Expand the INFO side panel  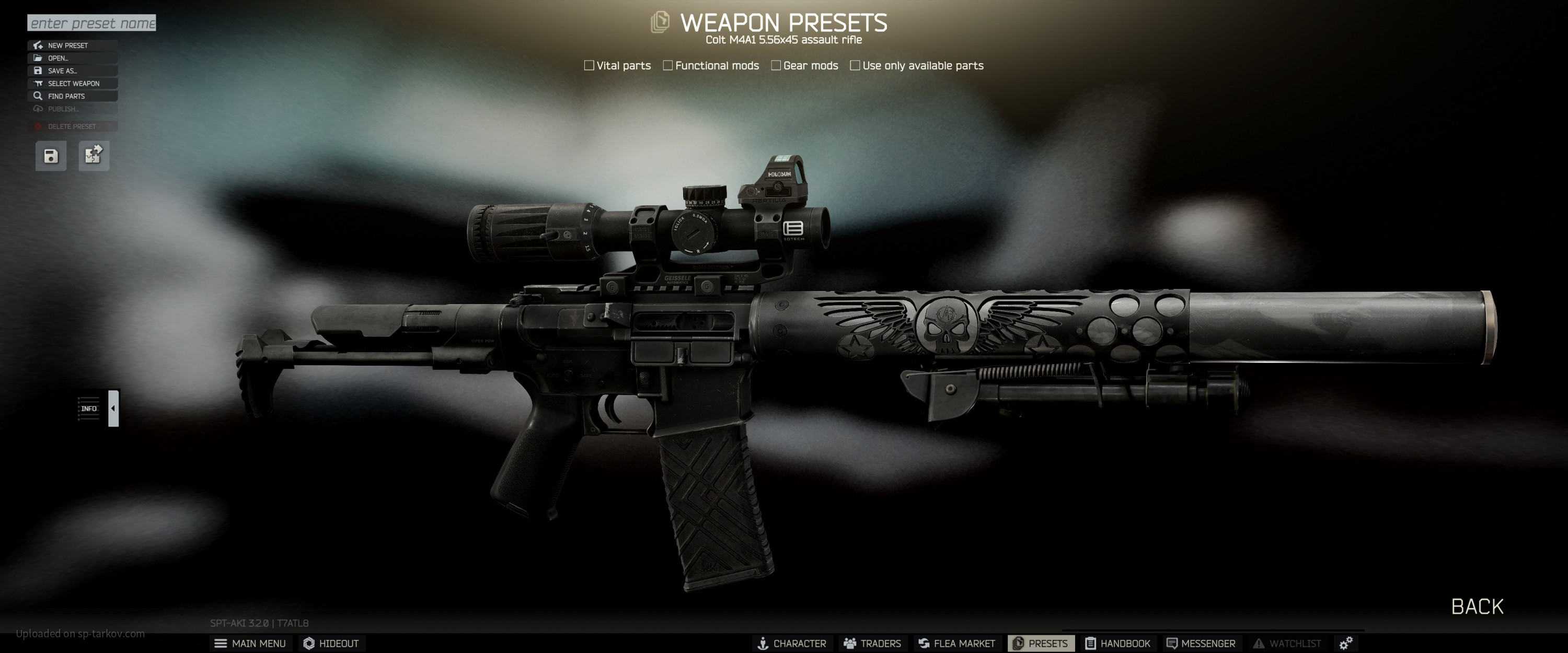113,409
